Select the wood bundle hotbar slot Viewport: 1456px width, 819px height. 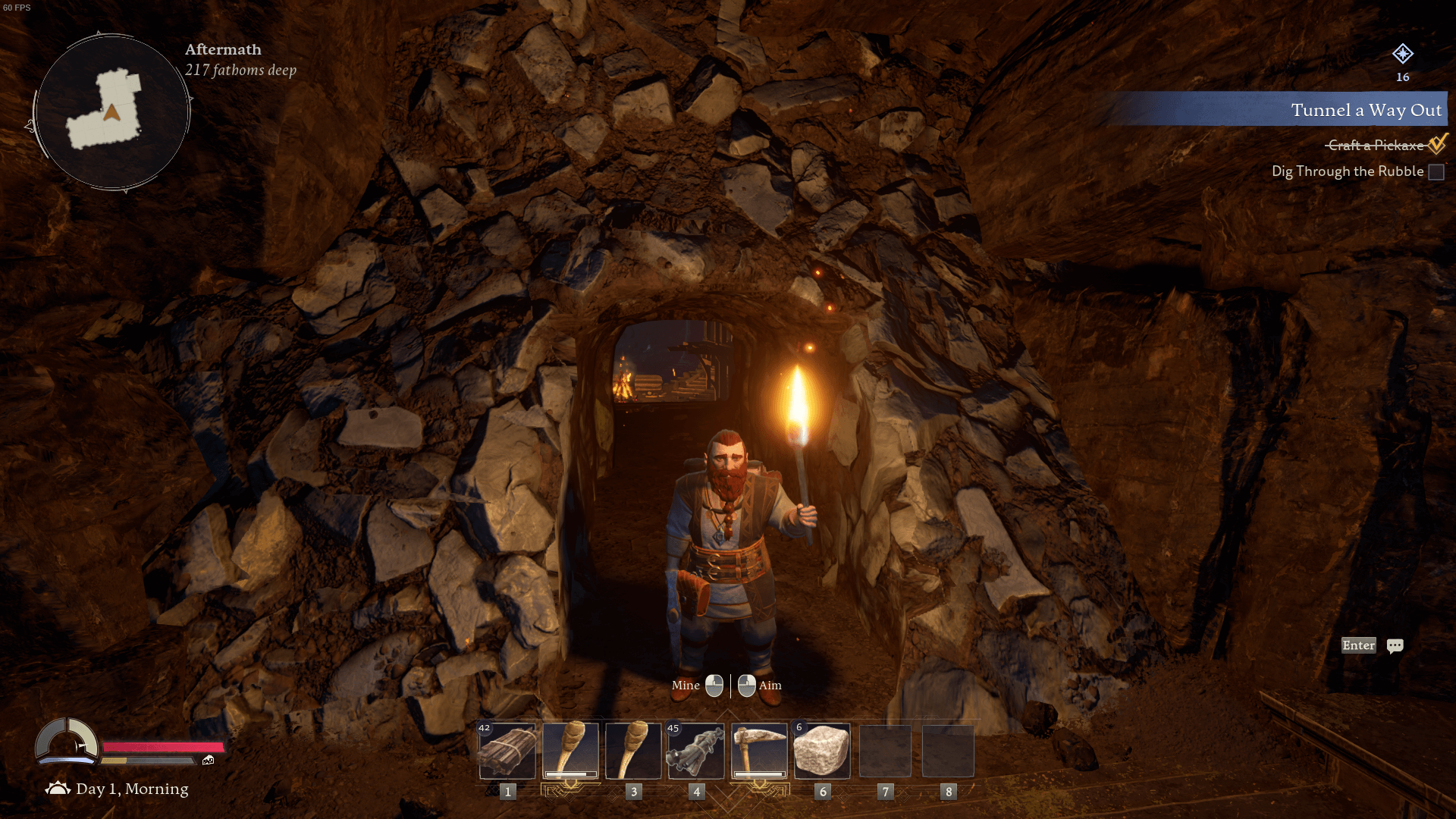[507, 751]
